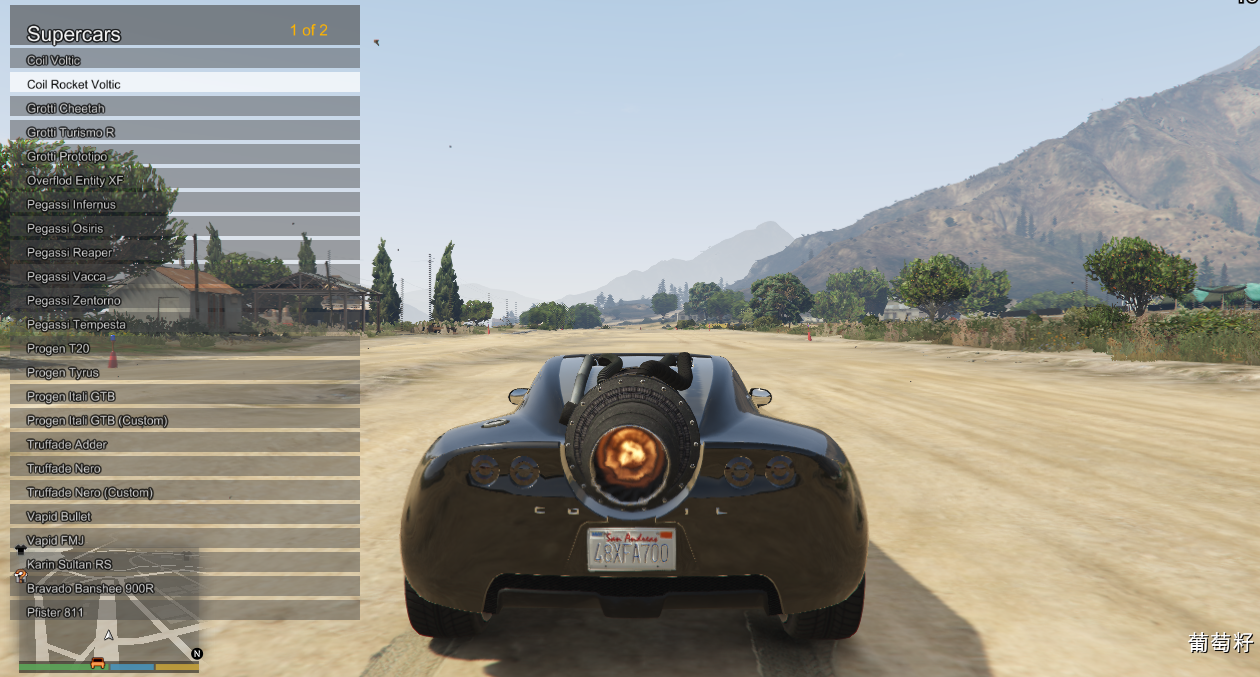
Task: Click the Pegassi Osiris option
Action: pyautogui.click(x=185, y=228)
